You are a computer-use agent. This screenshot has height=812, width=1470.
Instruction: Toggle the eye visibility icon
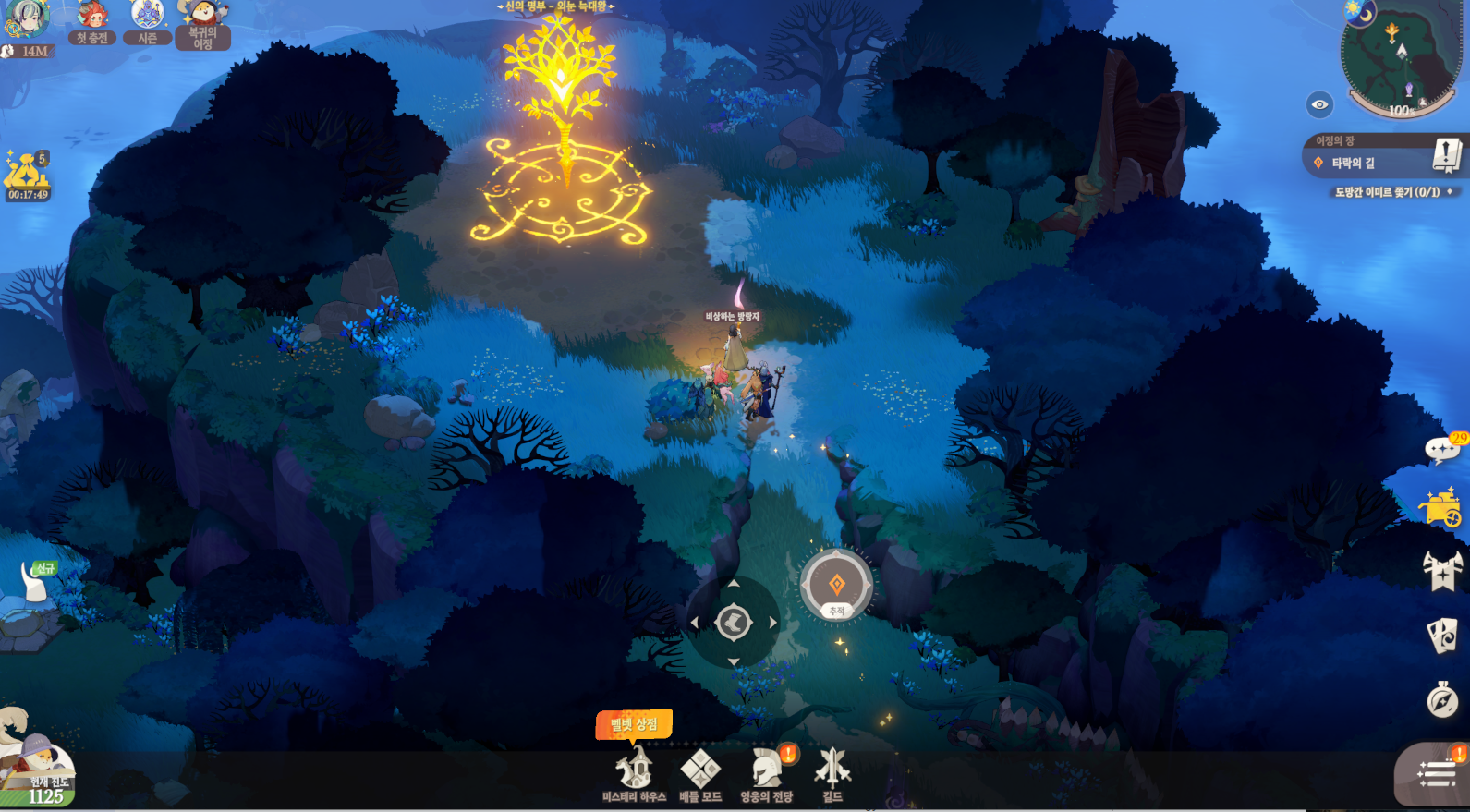click(x=1319, y=104)
